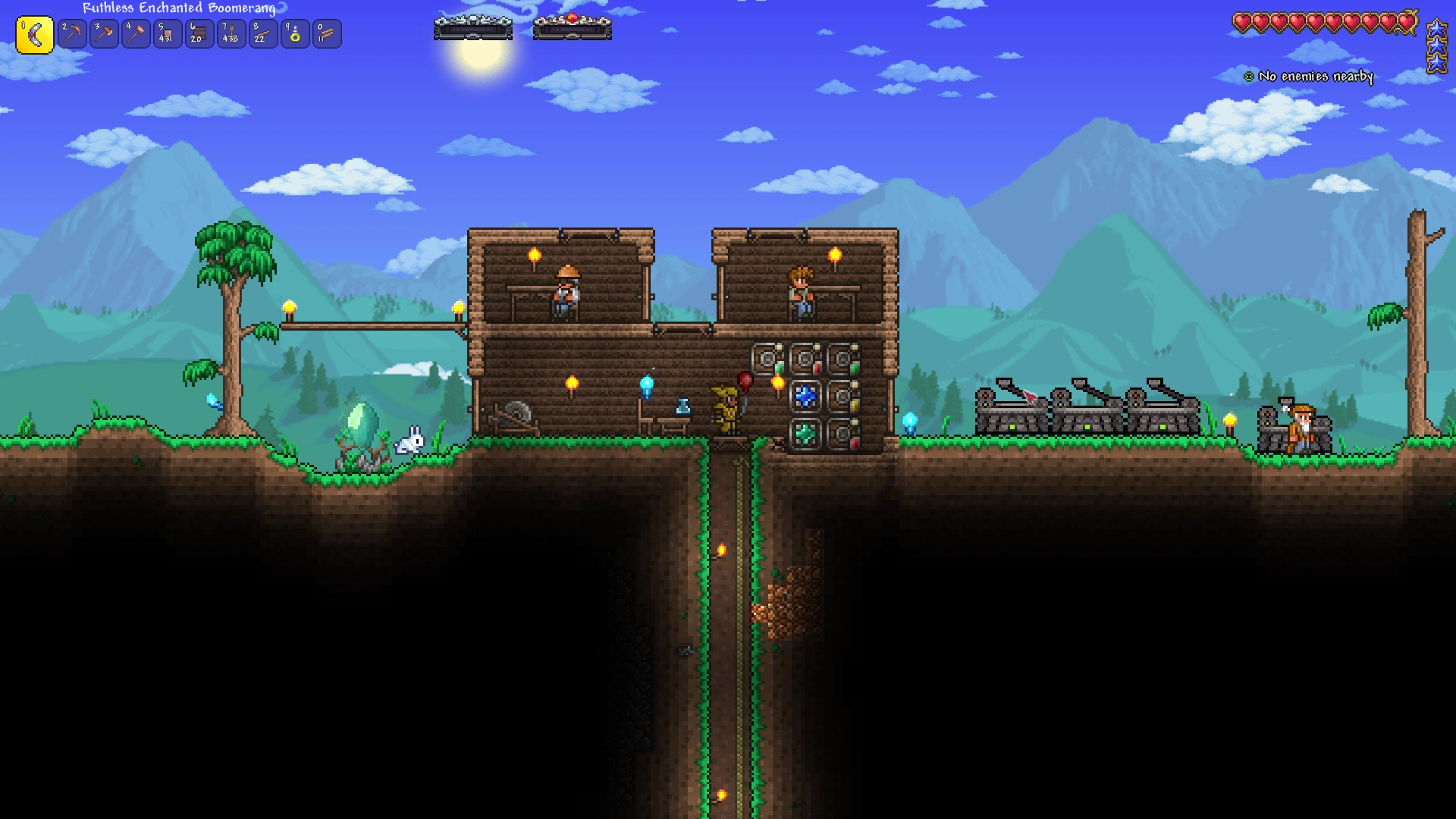
Task: Select the wooden arrows in hotbar slot 8
Action: tap(263, 33)
